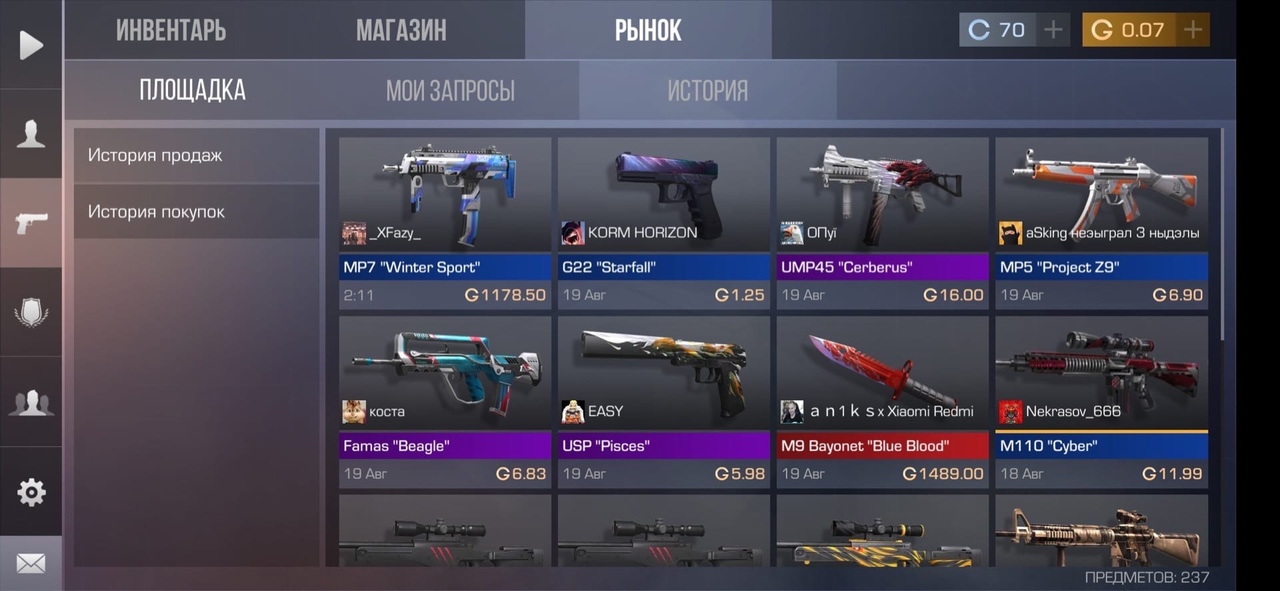Add gold with the plus button
This screenshot has width=1280, height=591.
pos(1192,30)
